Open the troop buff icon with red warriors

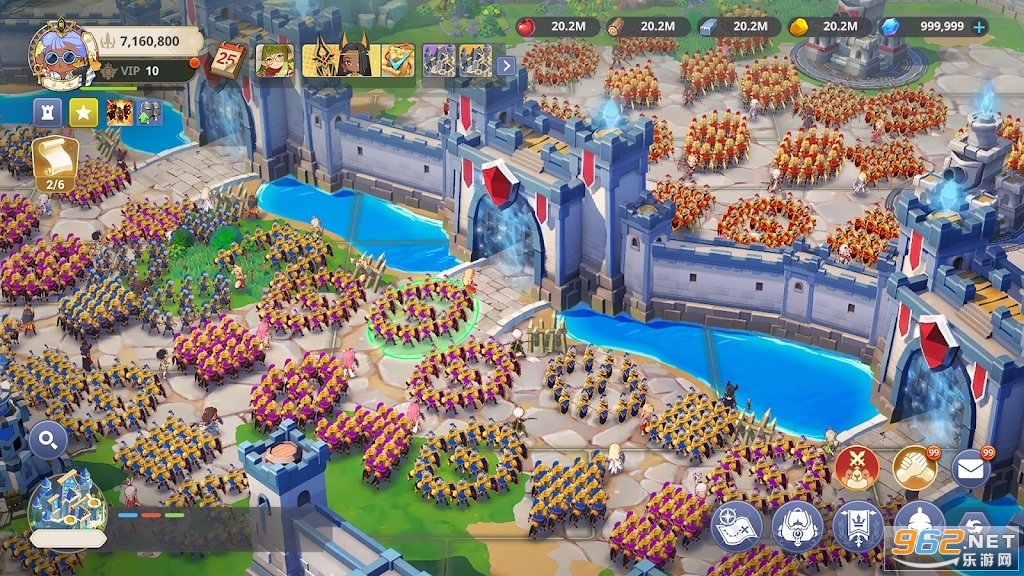(x=120, y=112)
